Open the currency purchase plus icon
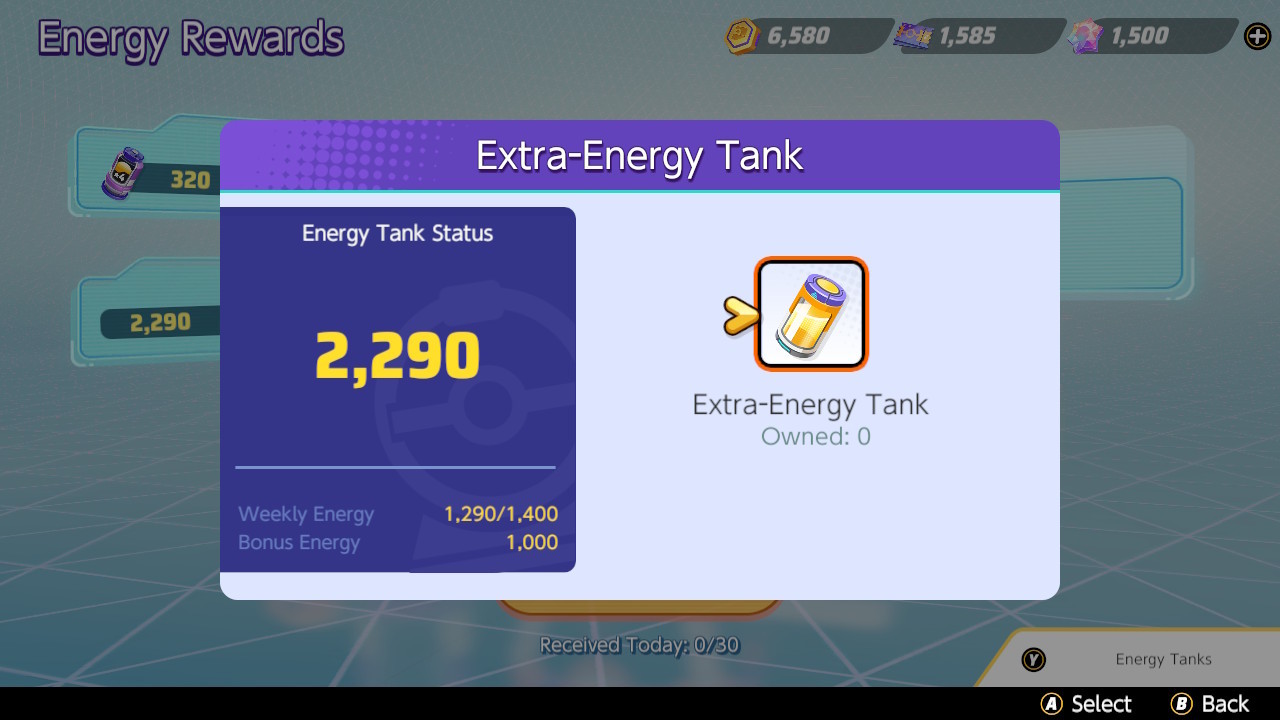This screenshot has width=1280, height=720. pos(1256,36)
